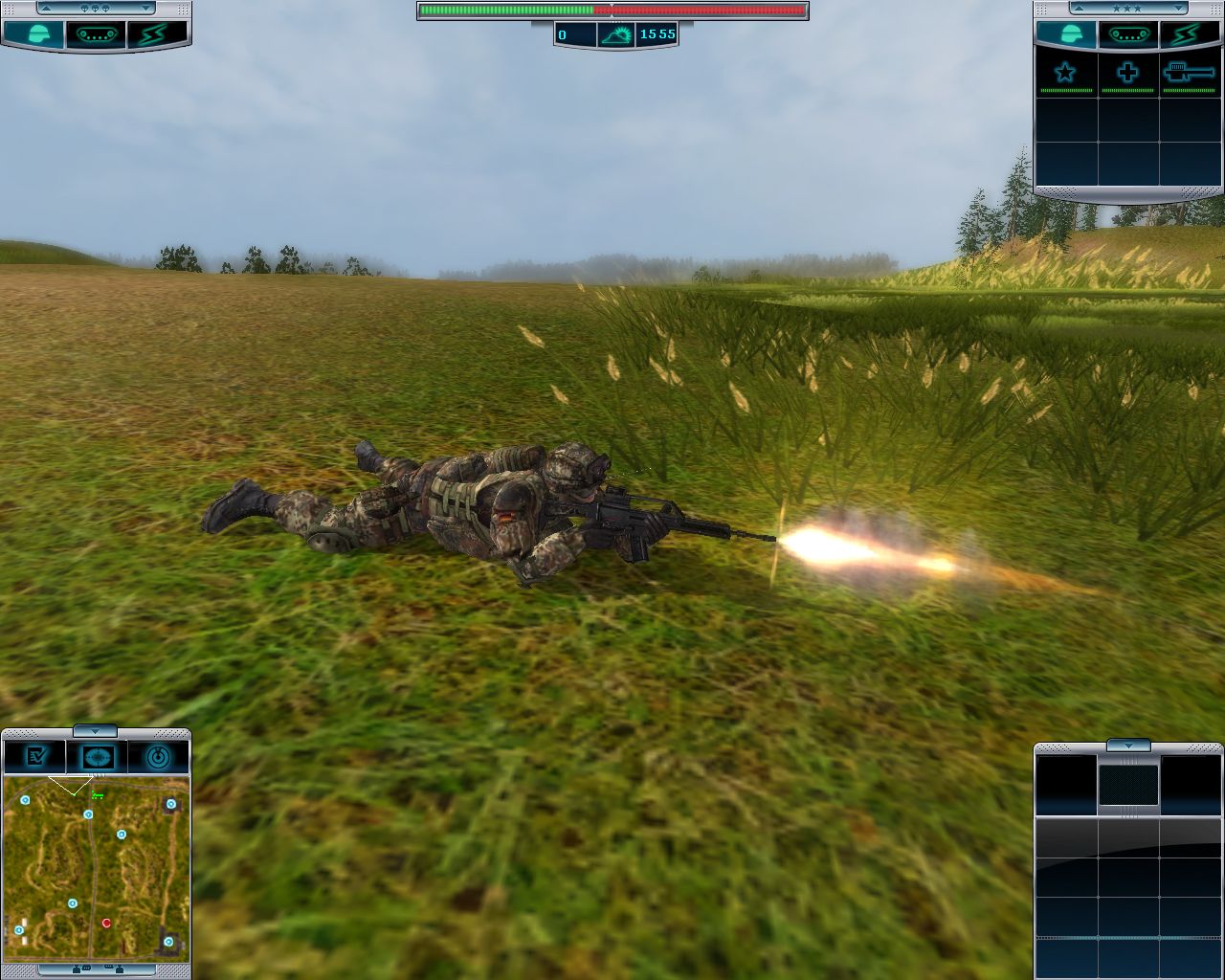Switch to the radar tab above the minimap

click(x=159, y=756)
